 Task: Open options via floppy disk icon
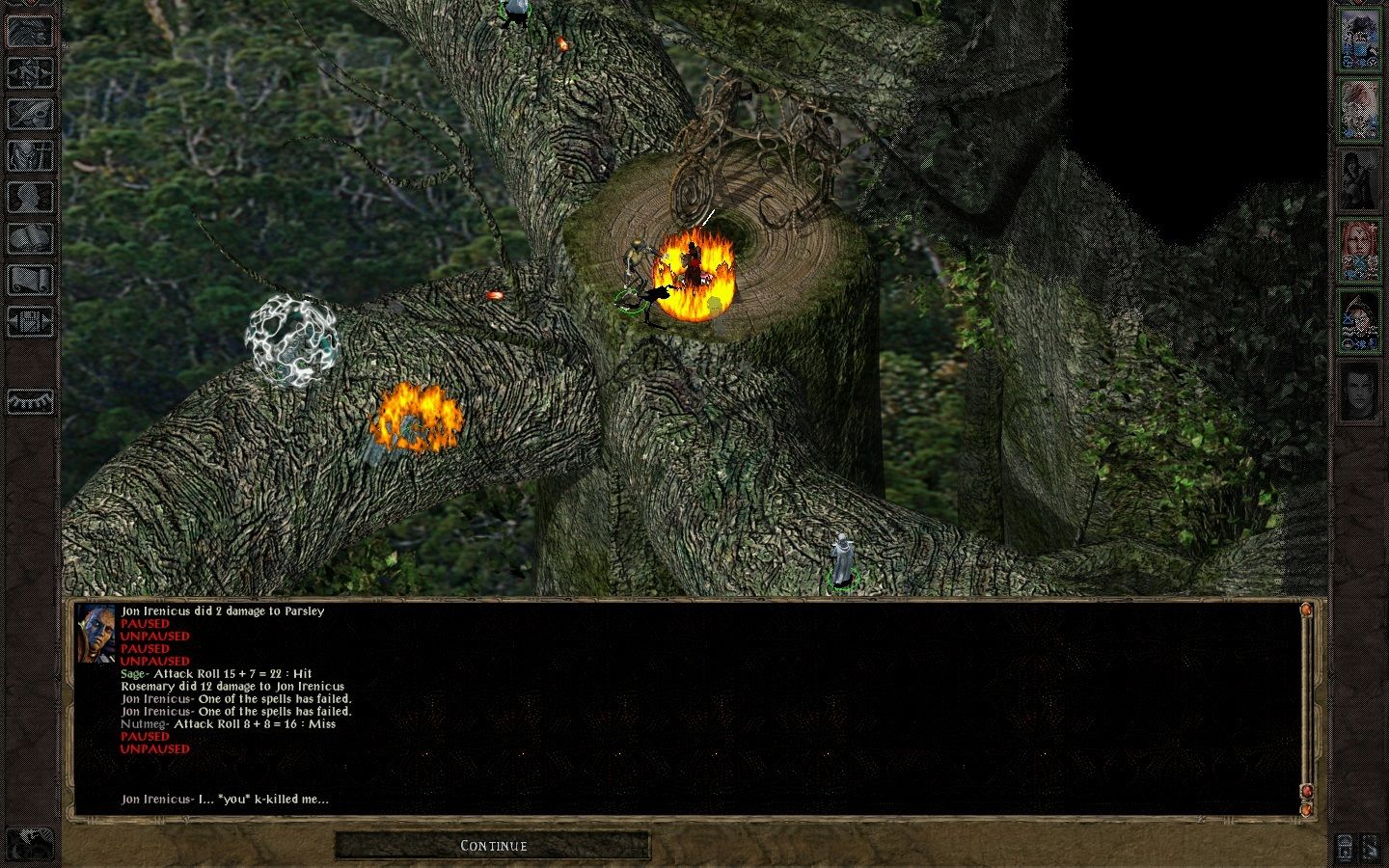[x=31, y=322]
